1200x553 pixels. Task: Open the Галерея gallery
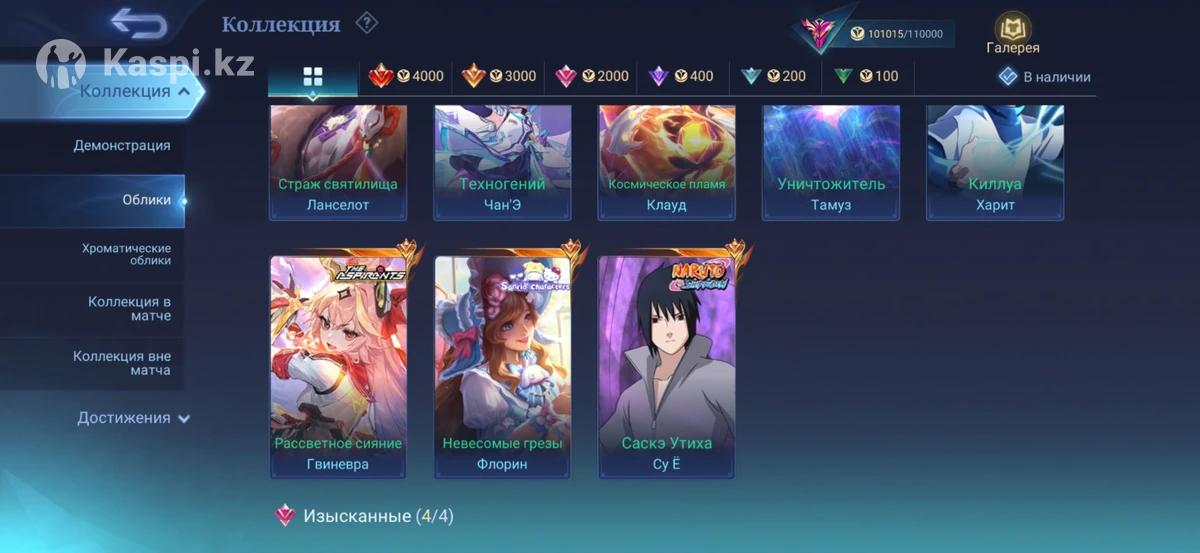tap(1013, 34)
